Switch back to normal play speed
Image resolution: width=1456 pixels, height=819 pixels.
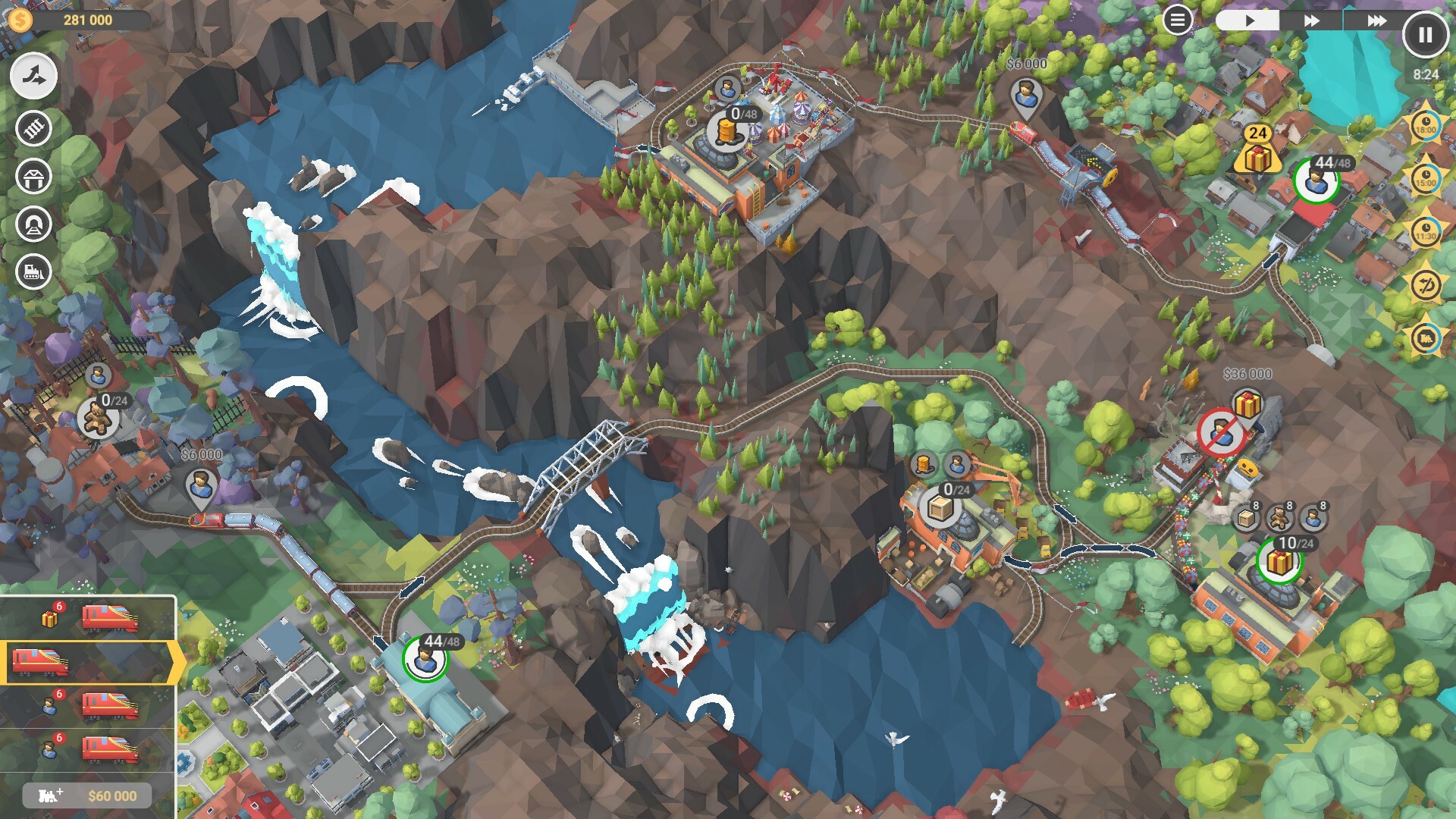click(x=1249, y=22)
